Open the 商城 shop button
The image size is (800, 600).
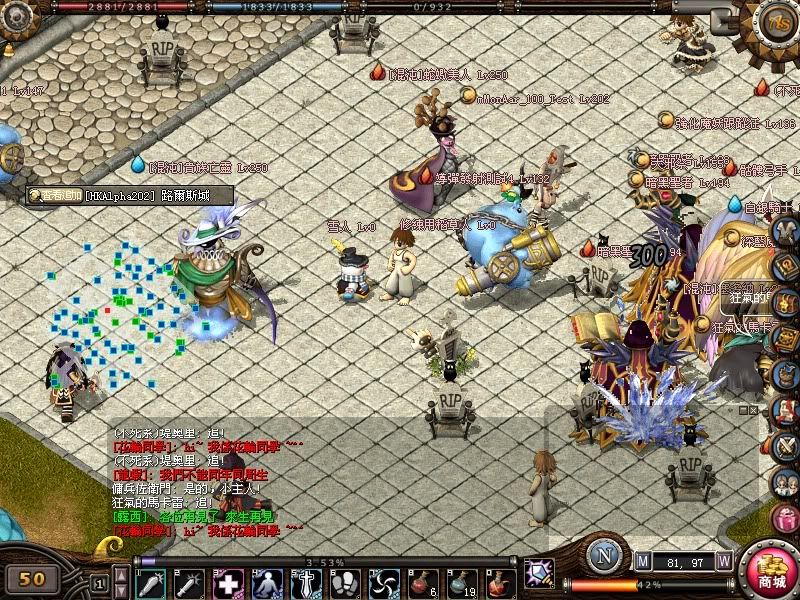coord(770,572)
